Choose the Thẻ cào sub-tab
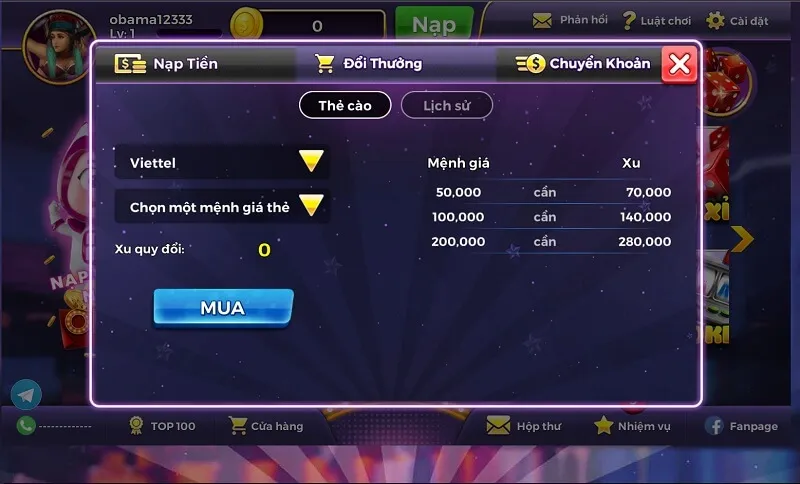800x484 pixels. [345, 105]
